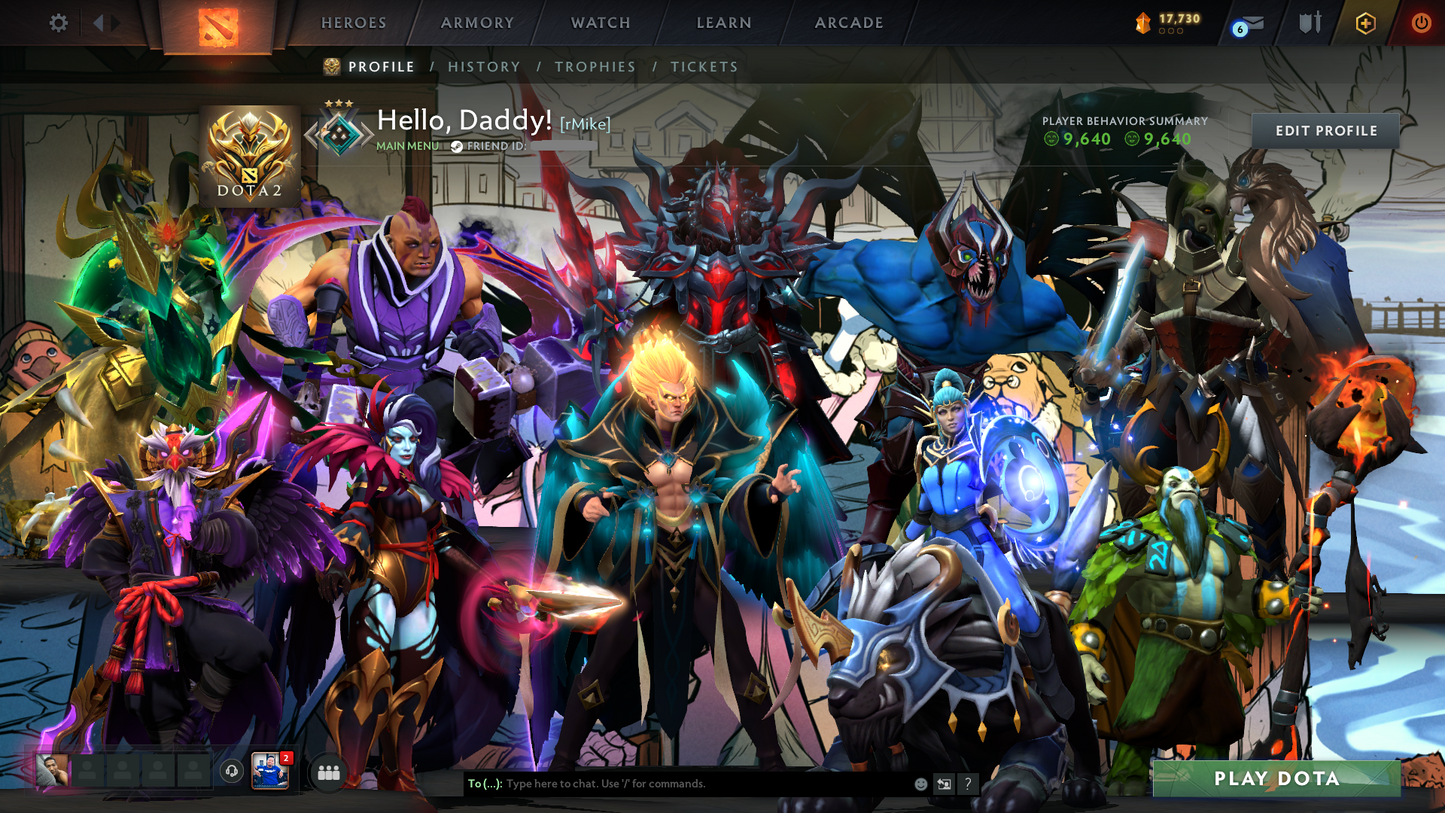The image size is (1445, 813).
Task: Click the question mark help icon near chat
Action: [967, 784]
